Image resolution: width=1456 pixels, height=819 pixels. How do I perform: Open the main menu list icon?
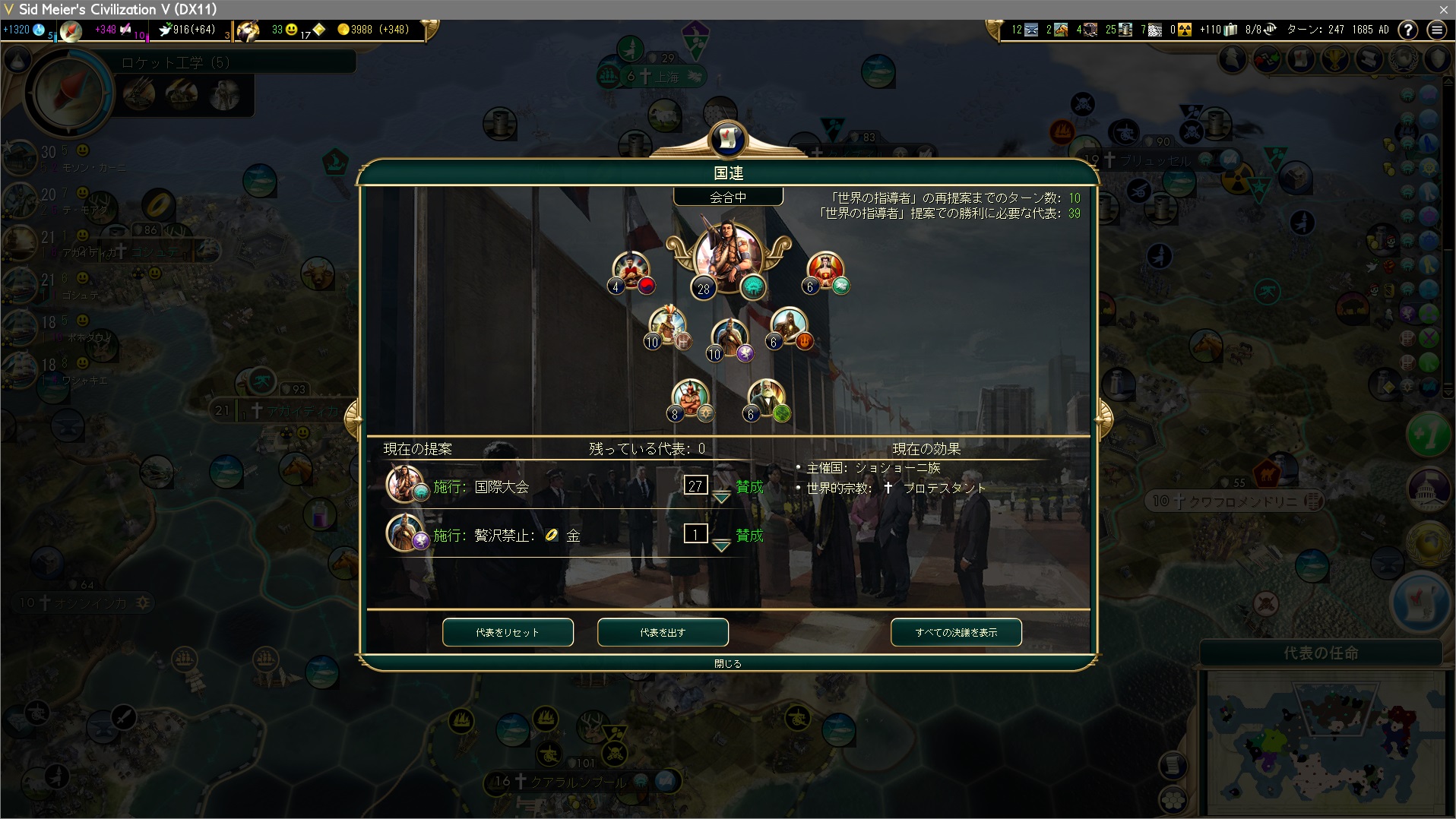click(1436, 30)
